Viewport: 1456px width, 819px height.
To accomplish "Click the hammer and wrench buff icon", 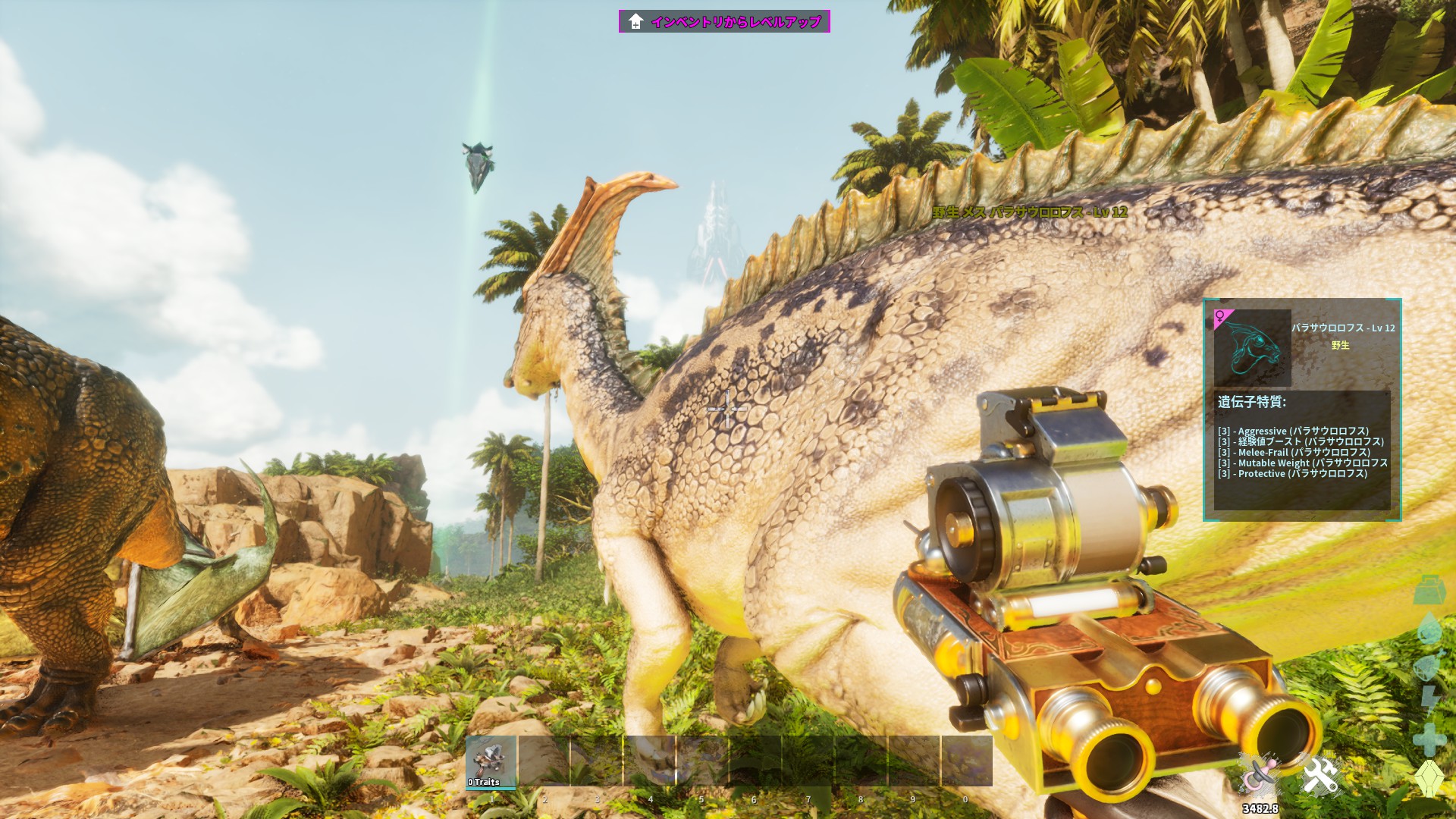I will pos(1321,775).
